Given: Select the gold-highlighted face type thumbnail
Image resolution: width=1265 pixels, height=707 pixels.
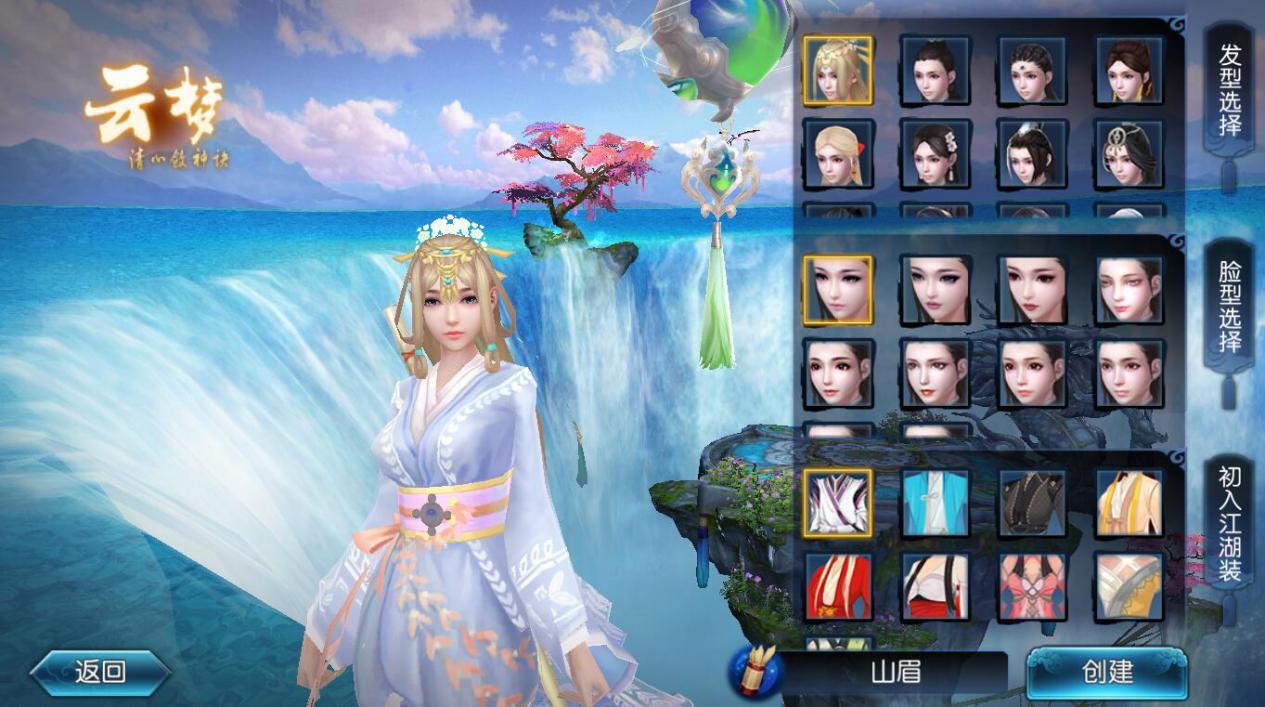Looking at the screenshot, I should coord(838,290).
